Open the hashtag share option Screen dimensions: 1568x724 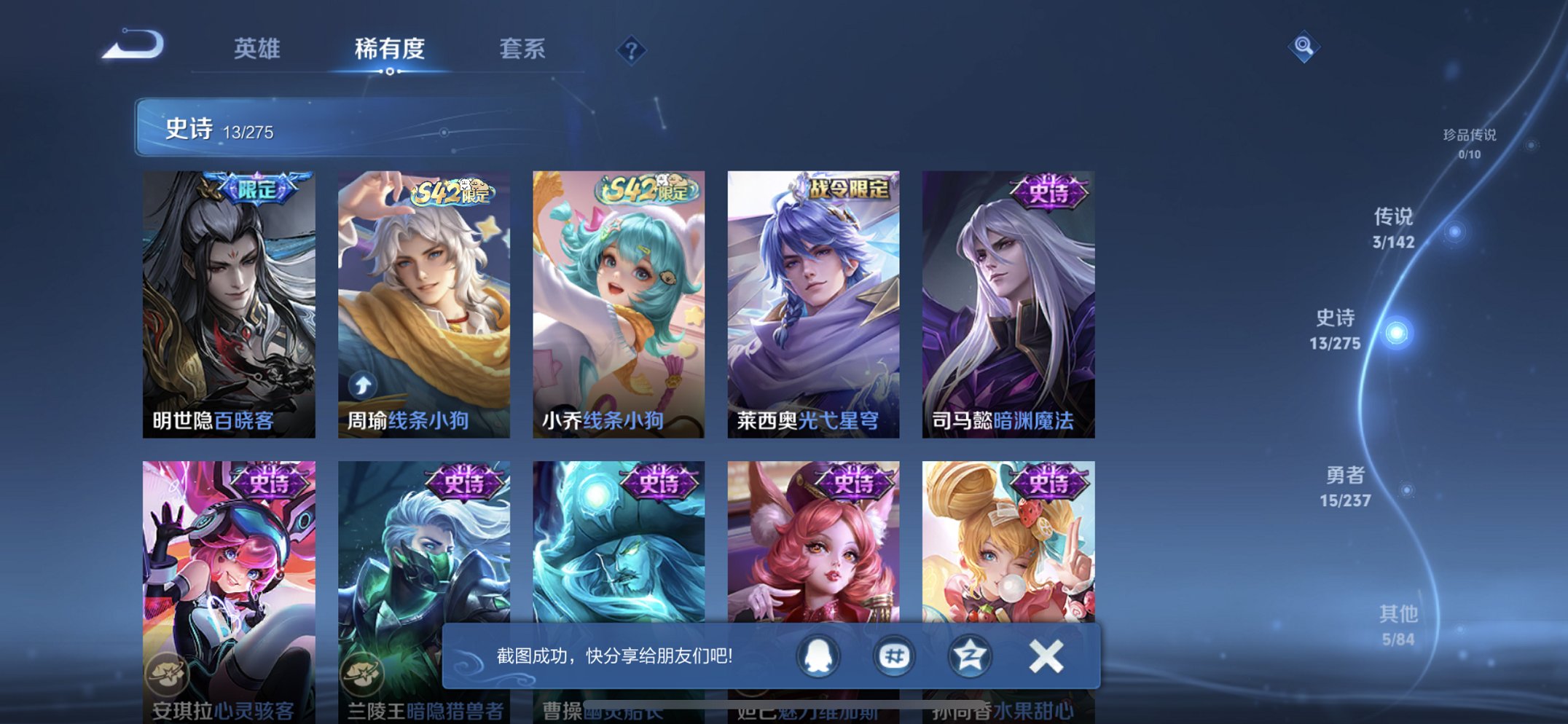[895, 656]
